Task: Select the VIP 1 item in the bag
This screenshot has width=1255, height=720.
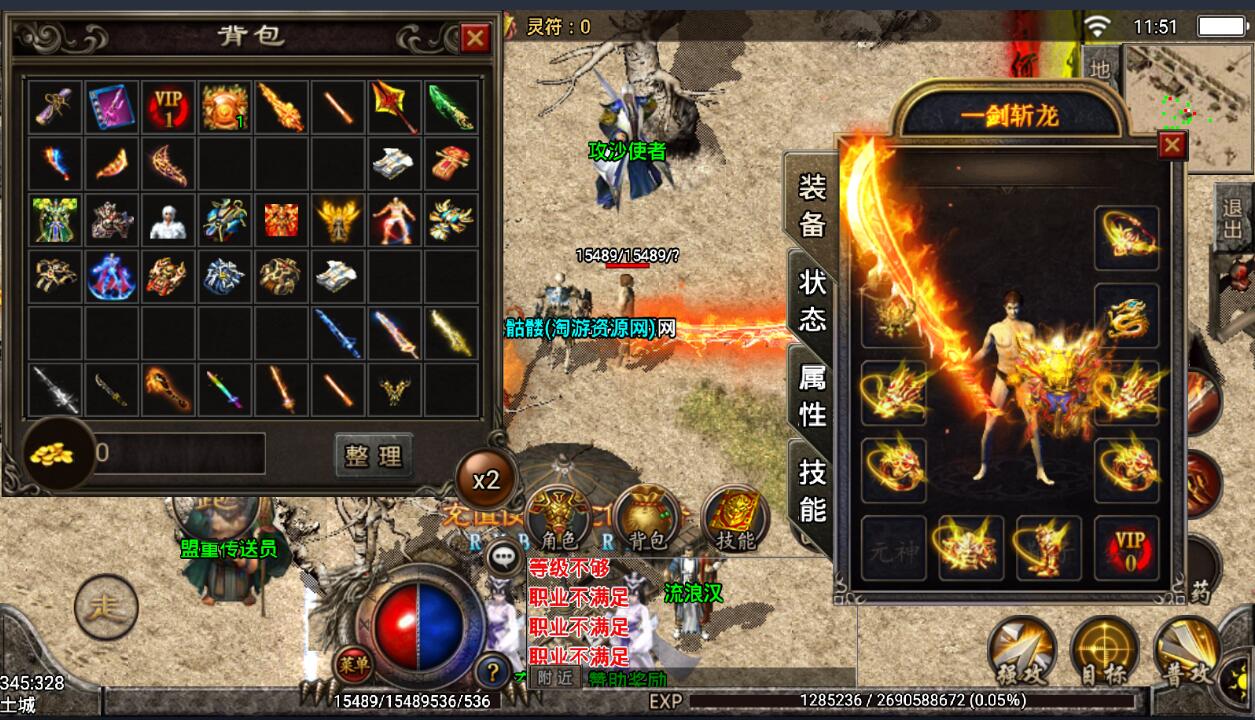Action: point(169,106)
